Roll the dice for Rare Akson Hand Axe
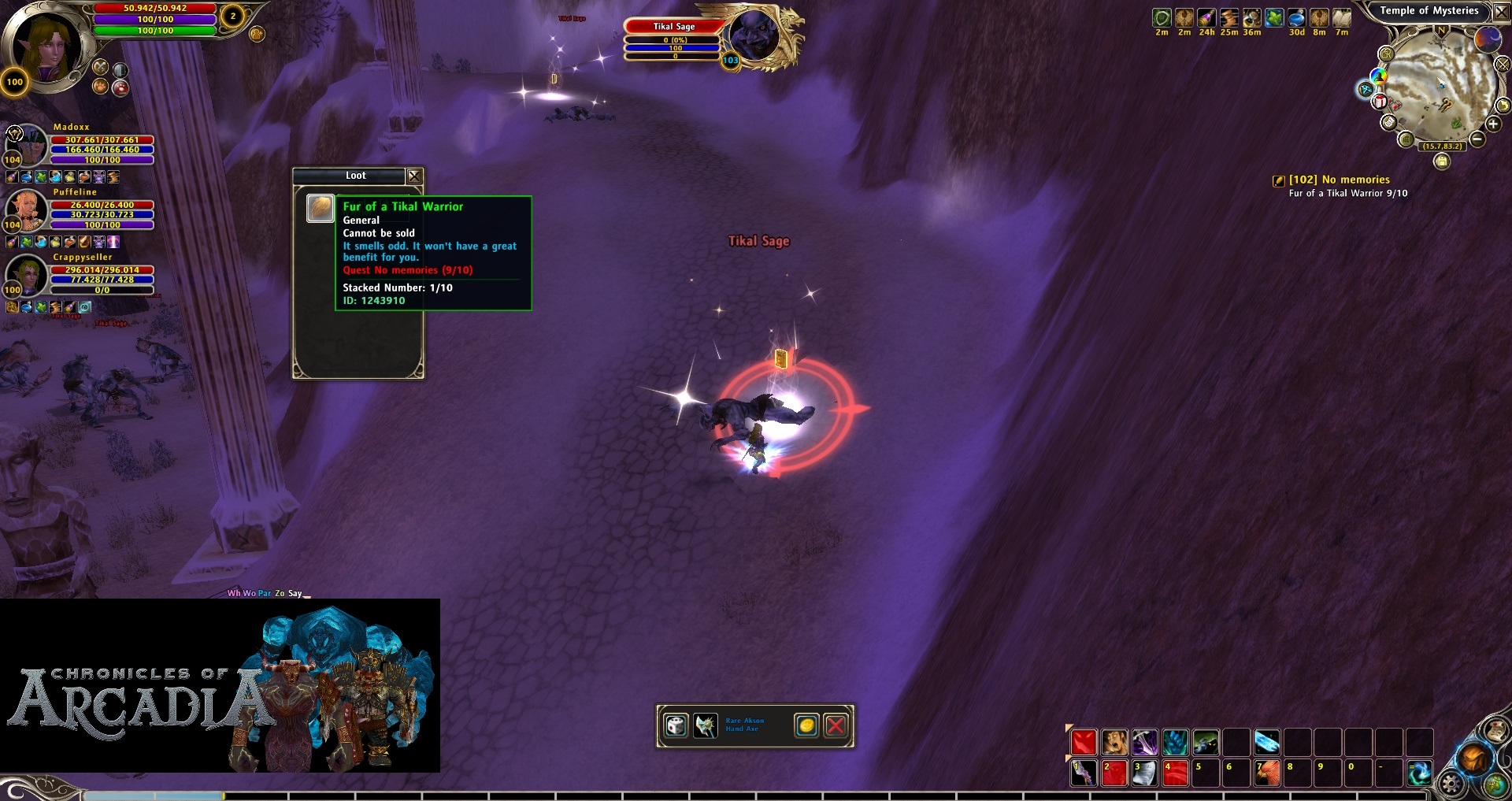The width and height of the screenshot is (1512, 801). [676, 725]
